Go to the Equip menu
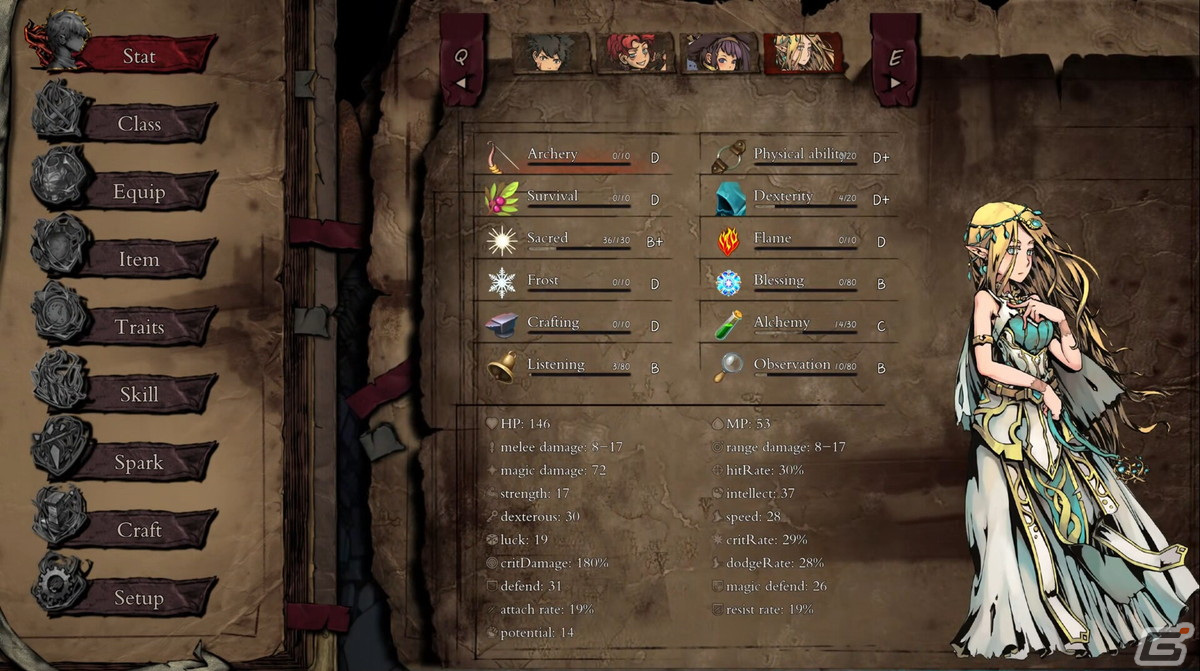This screenshot has height=671, width=1200. tap(140, 191)
